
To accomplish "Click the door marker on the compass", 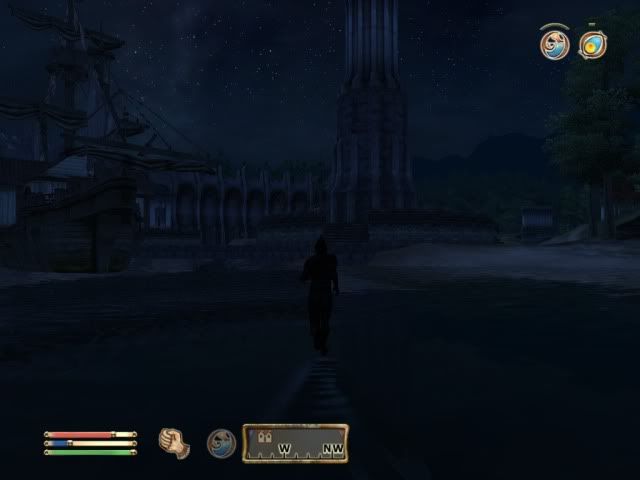I will (x=265, y=437).
